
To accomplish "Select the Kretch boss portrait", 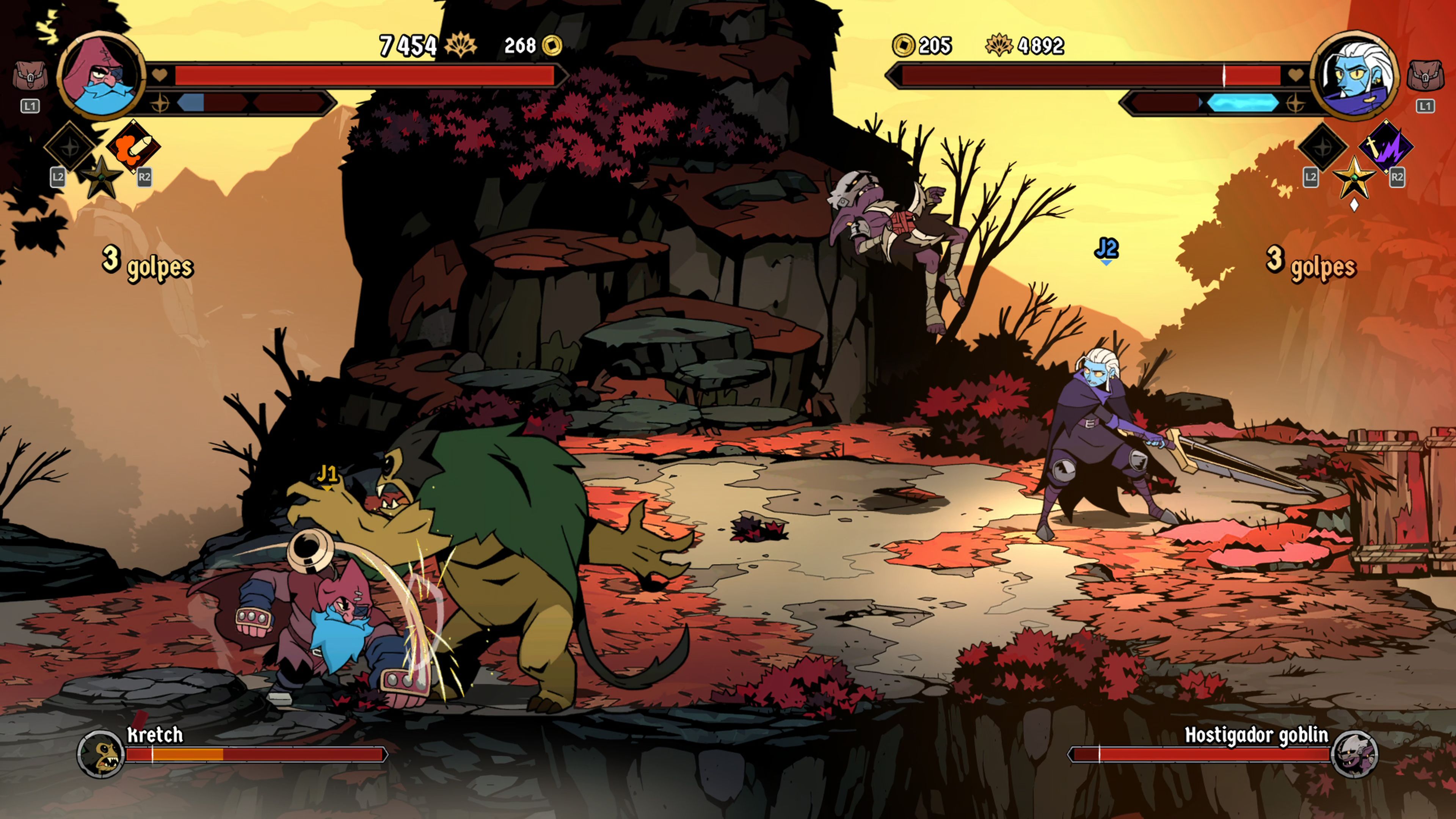I will tap(100, 753).
